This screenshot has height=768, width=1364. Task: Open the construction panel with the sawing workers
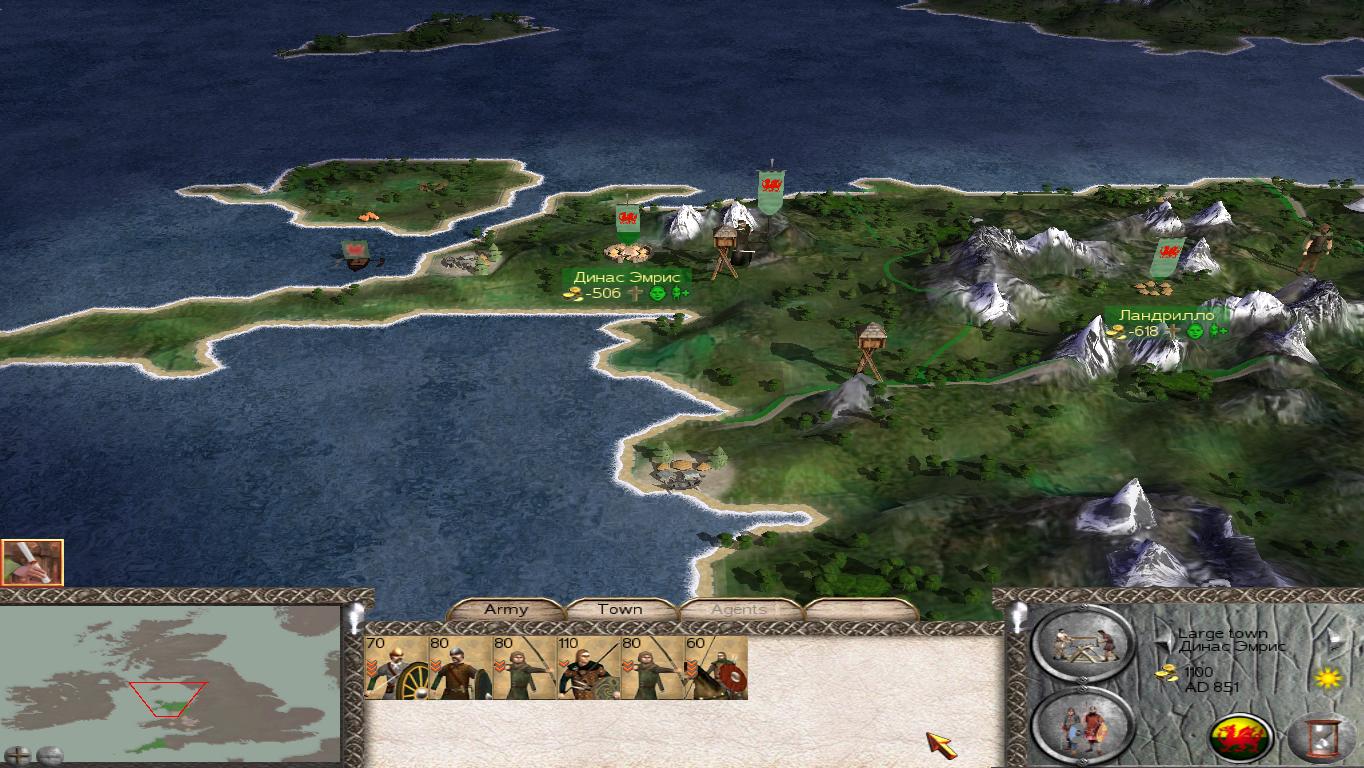click(1083, 644)
